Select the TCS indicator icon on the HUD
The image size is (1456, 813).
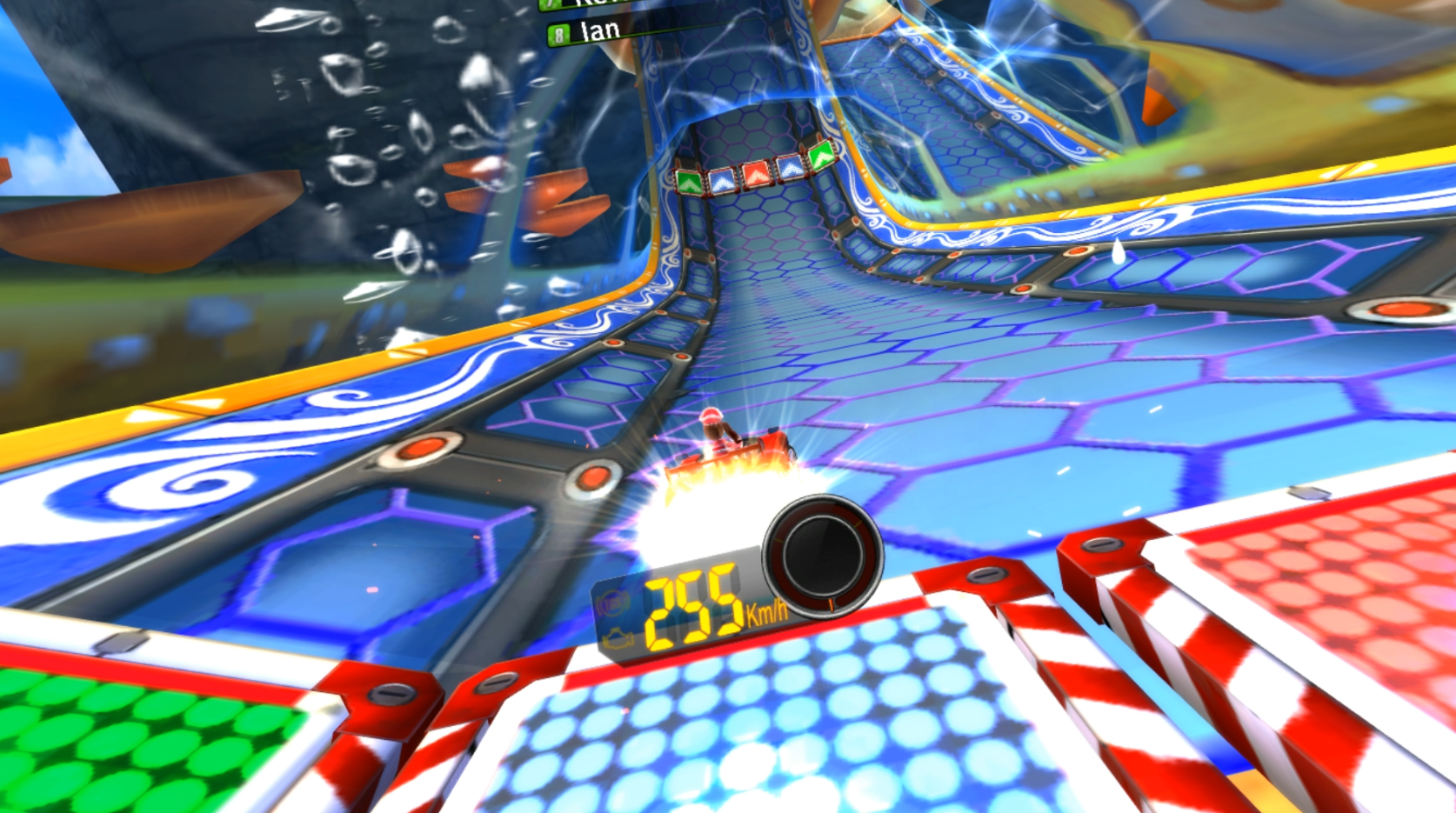[x=614, y=603]
